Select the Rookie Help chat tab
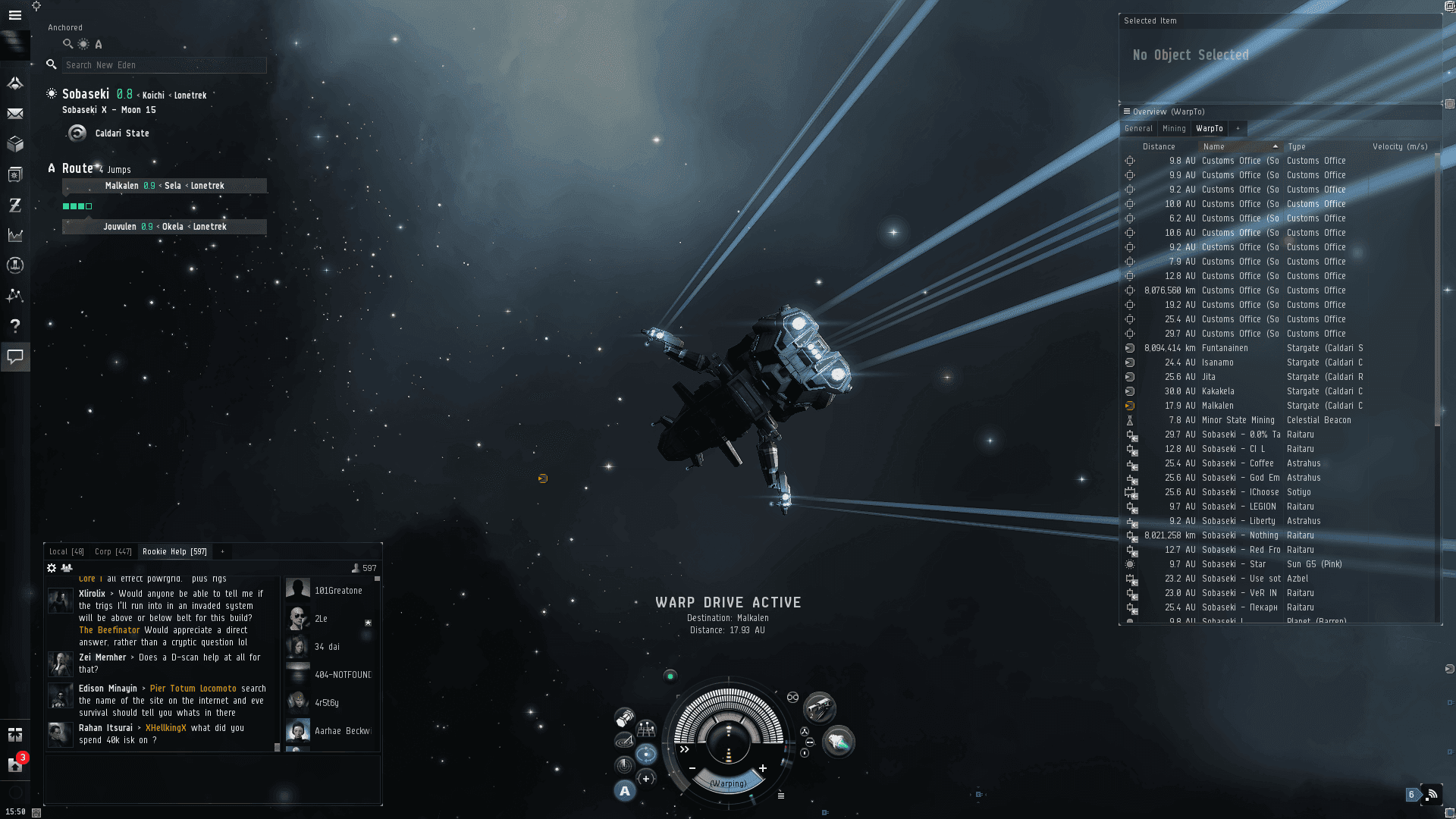This screenshot has height=819, width=1456. click(174, 552)
